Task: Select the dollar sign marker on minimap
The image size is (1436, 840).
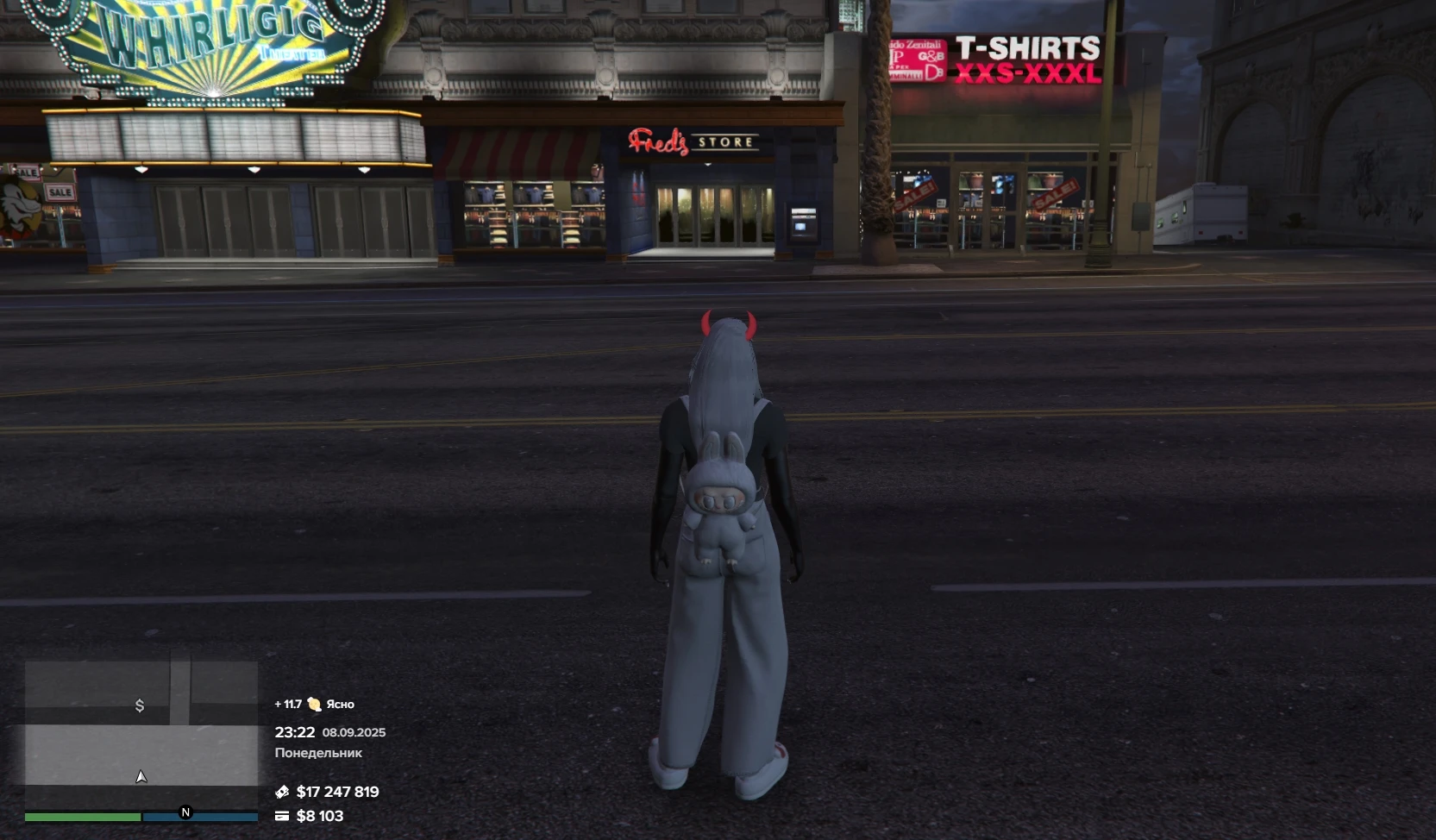Action: point(140,705)
